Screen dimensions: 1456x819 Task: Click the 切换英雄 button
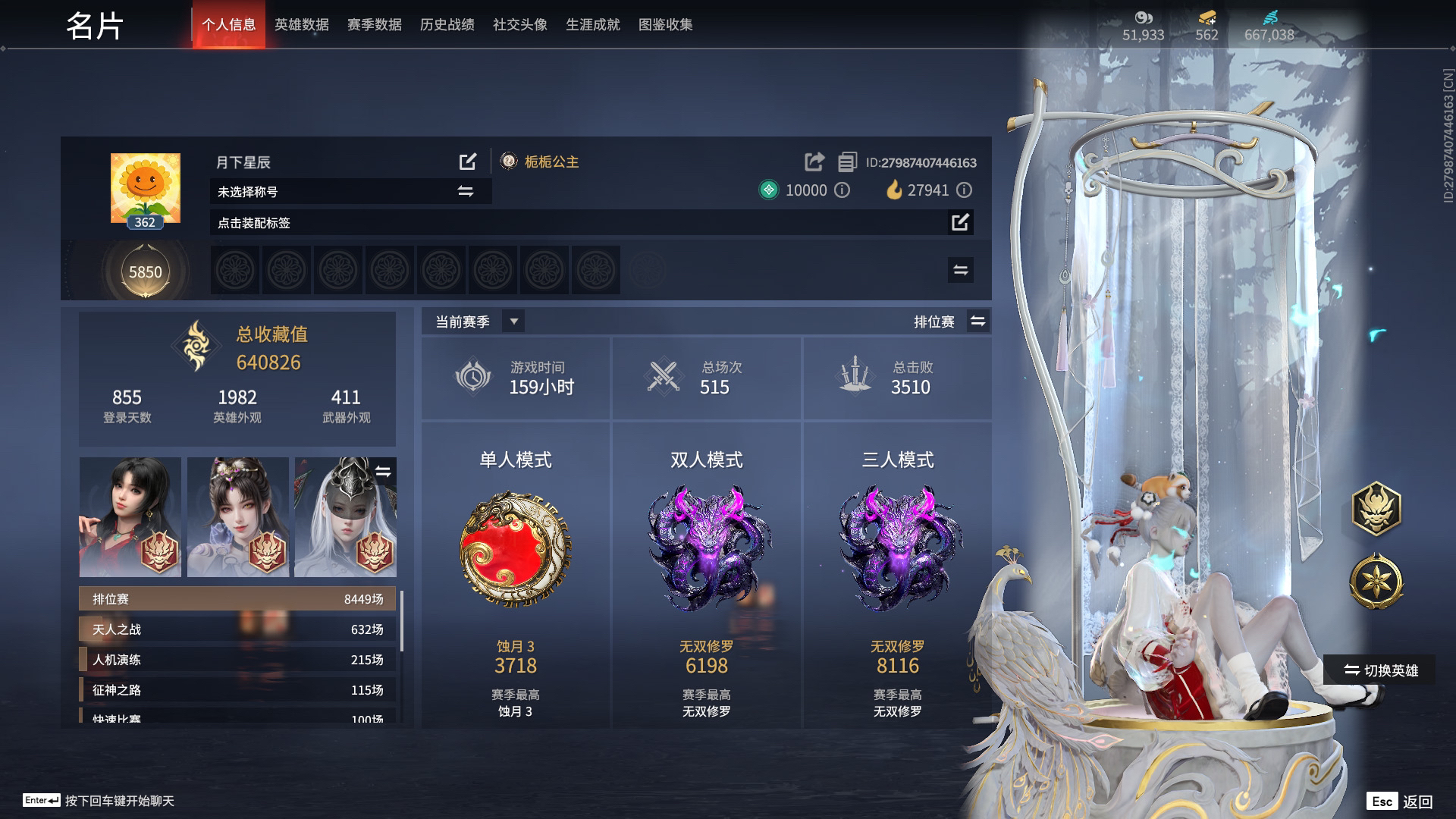point(1380,670)
